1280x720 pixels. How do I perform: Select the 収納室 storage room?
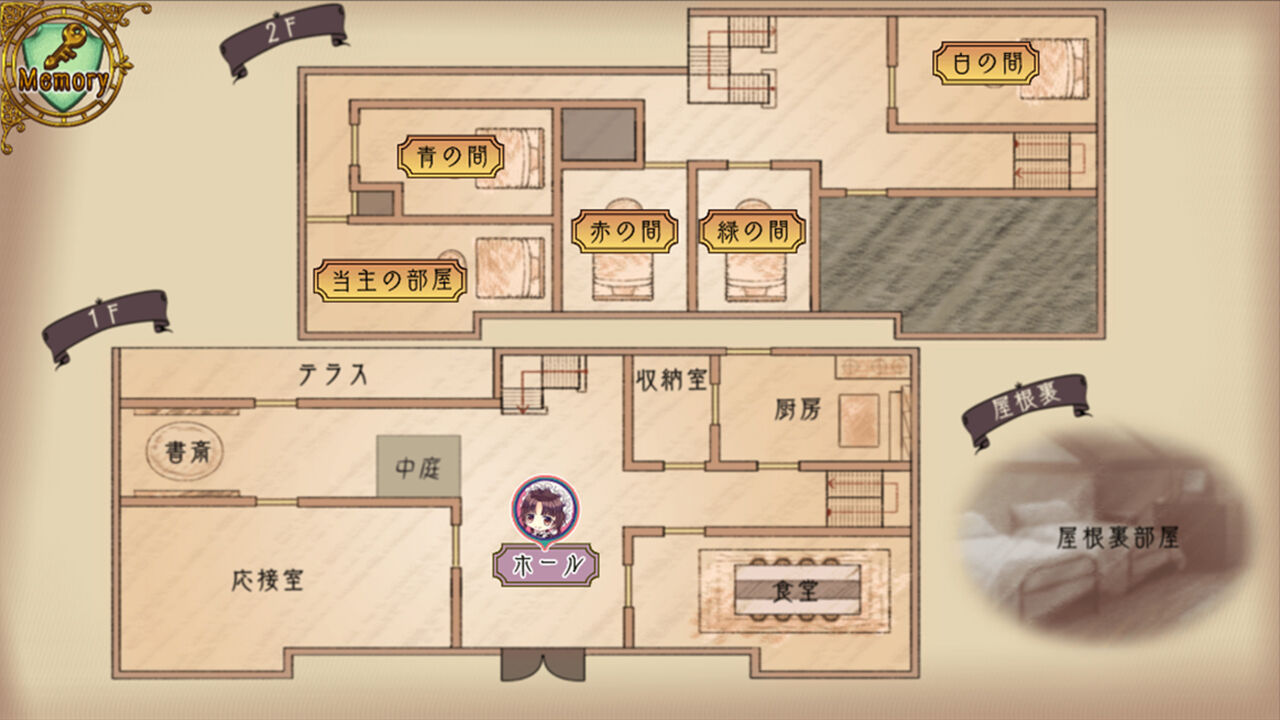[672, 378]
